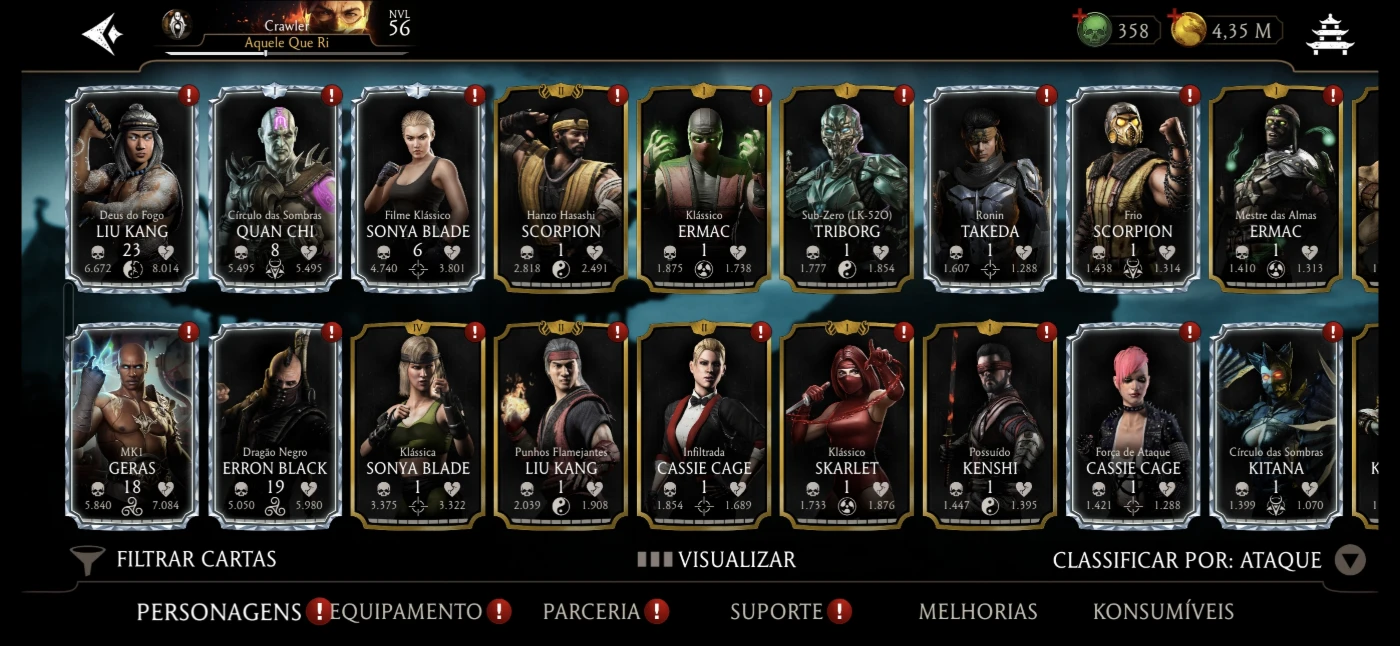Open the Erron Black character card
1400x646 pixels.
(x=275, y=426)
